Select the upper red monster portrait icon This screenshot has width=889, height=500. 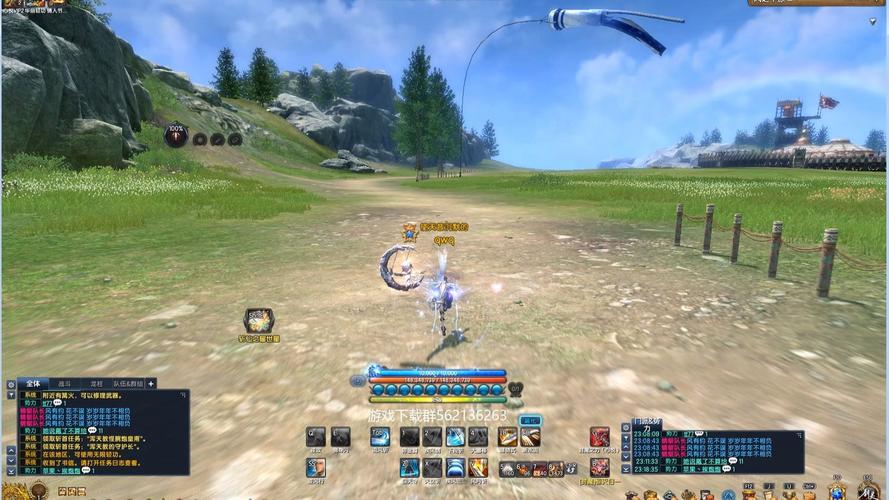(x=599, y=436)
